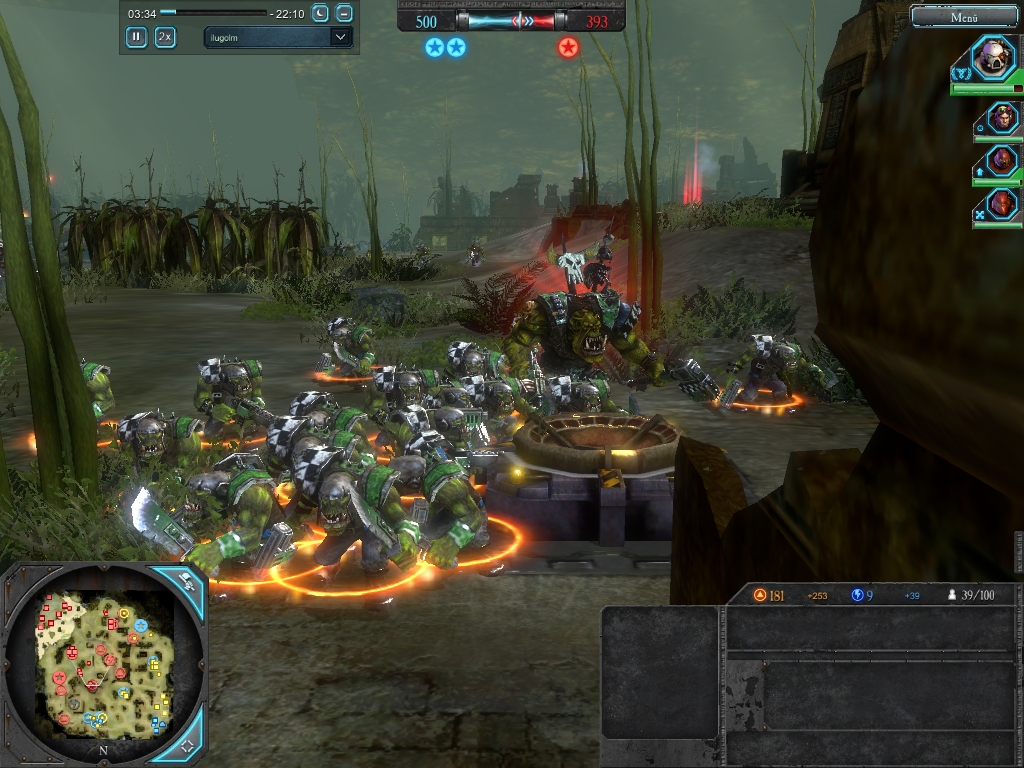Select the purple-haired hero portrait
Viewport: 1024px width, 768px height.
(x=1002, y=118)
